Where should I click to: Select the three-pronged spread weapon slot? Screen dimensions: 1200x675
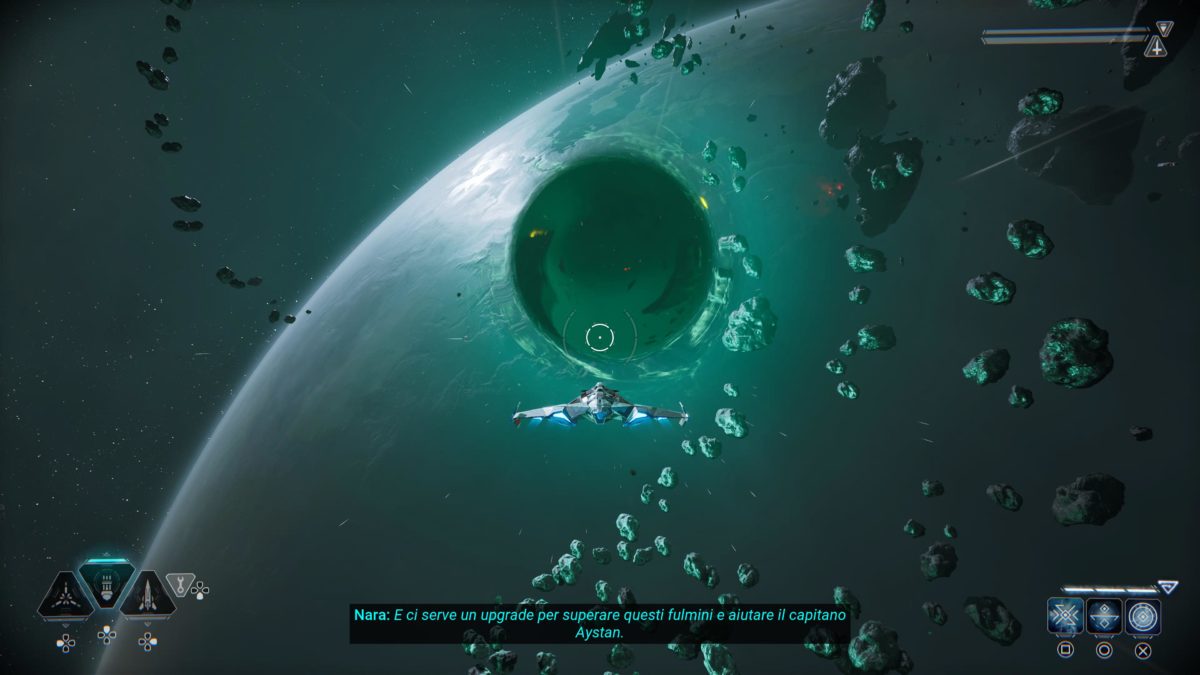point(66,595)
